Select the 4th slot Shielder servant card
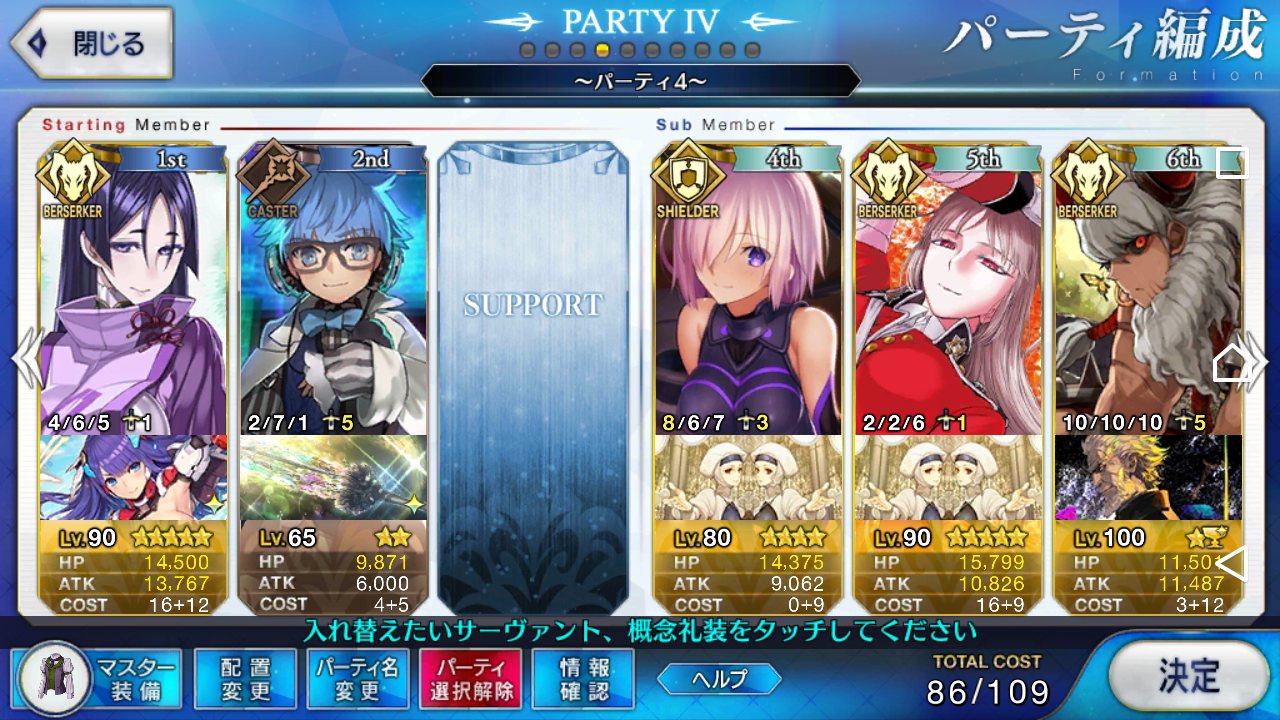The height and width of the screenshot is (720, 1280). tap(748, 300)
